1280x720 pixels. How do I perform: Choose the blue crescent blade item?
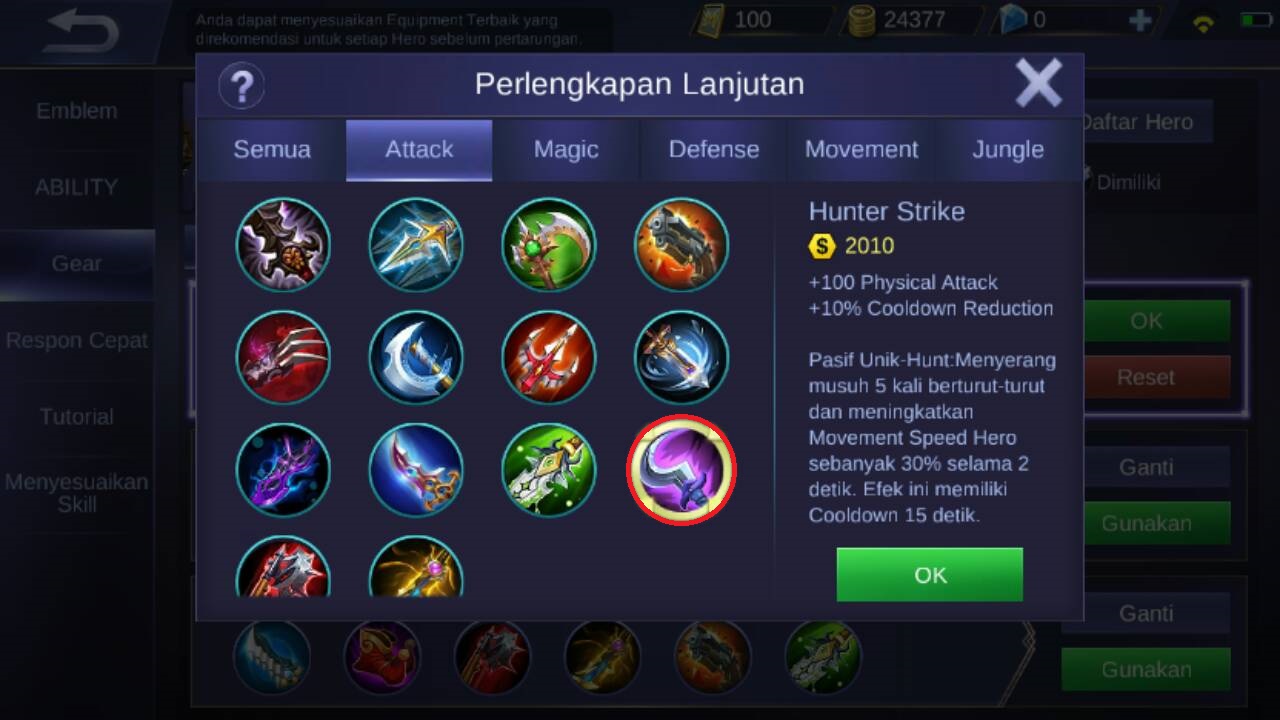(416, 358)
